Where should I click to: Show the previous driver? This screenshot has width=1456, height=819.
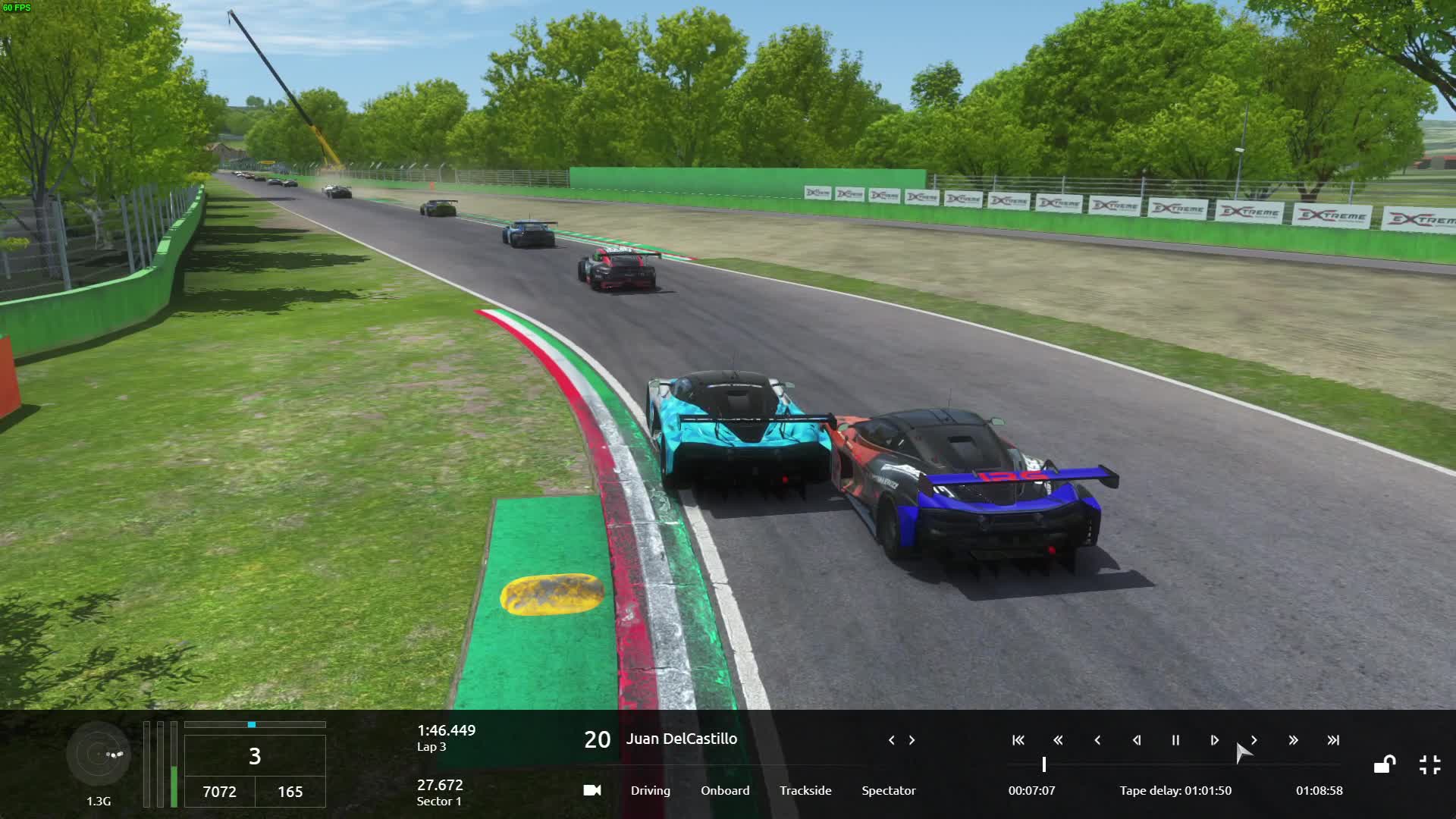click(891, 740)
